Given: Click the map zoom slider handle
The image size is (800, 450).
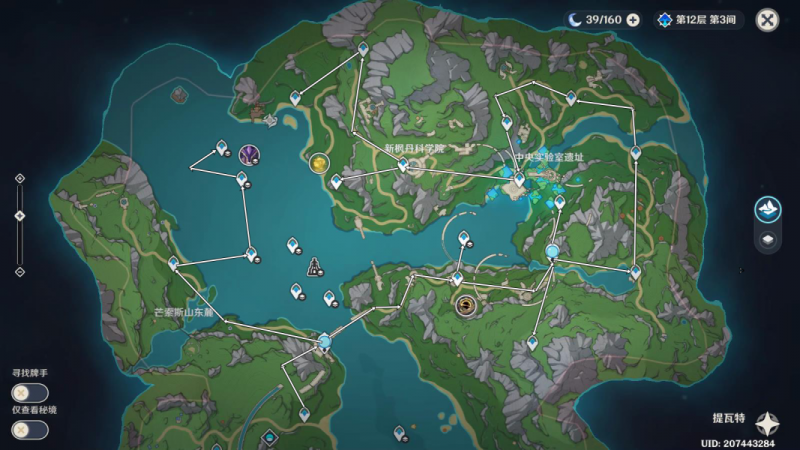Looking at the screenshot, I should point(19,216).
